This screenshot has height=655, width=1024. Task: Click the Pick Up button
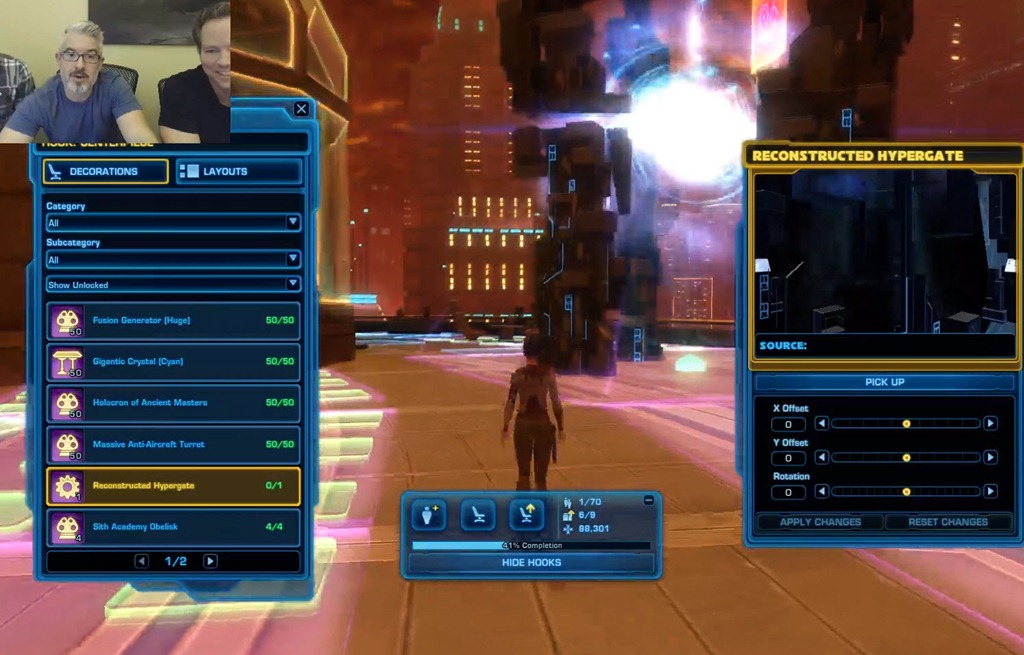click(x=884, y=383)
